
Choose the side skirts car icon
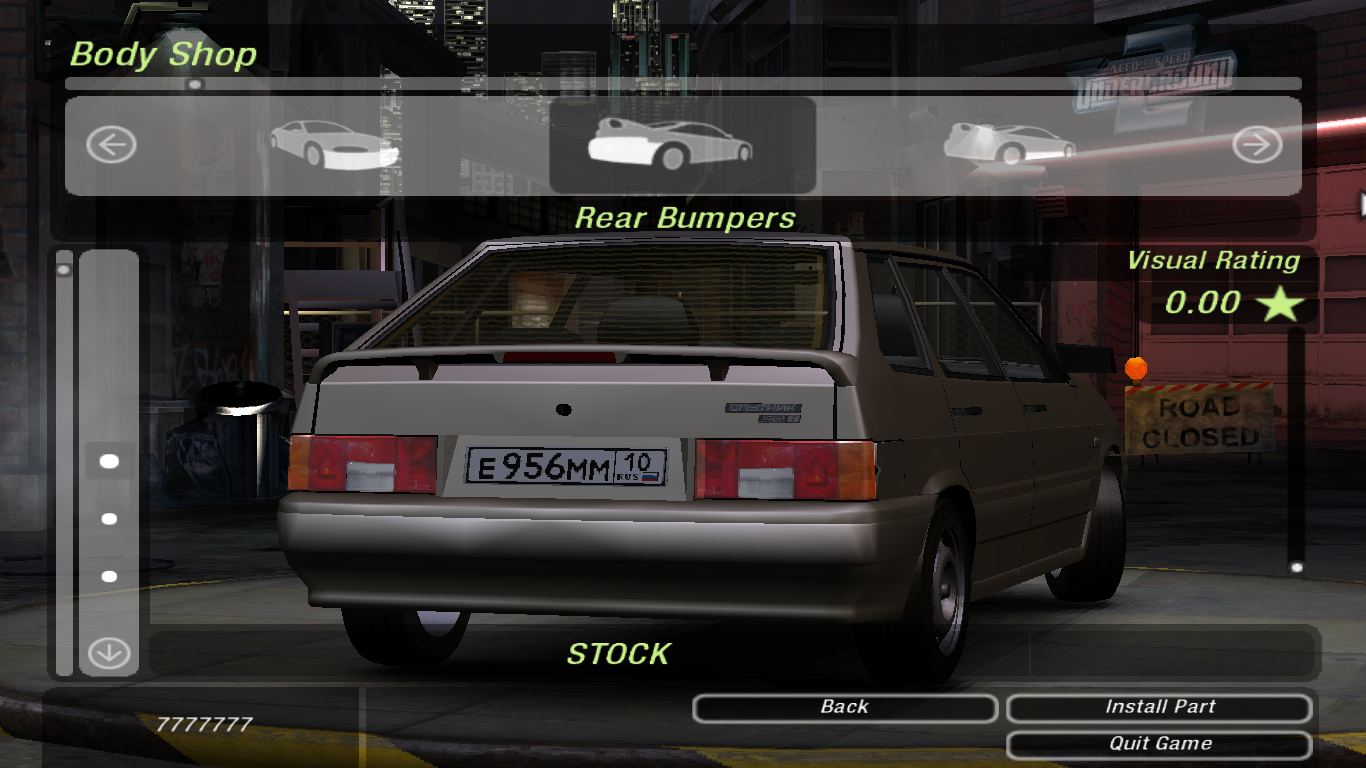[x=1008, y=144]
